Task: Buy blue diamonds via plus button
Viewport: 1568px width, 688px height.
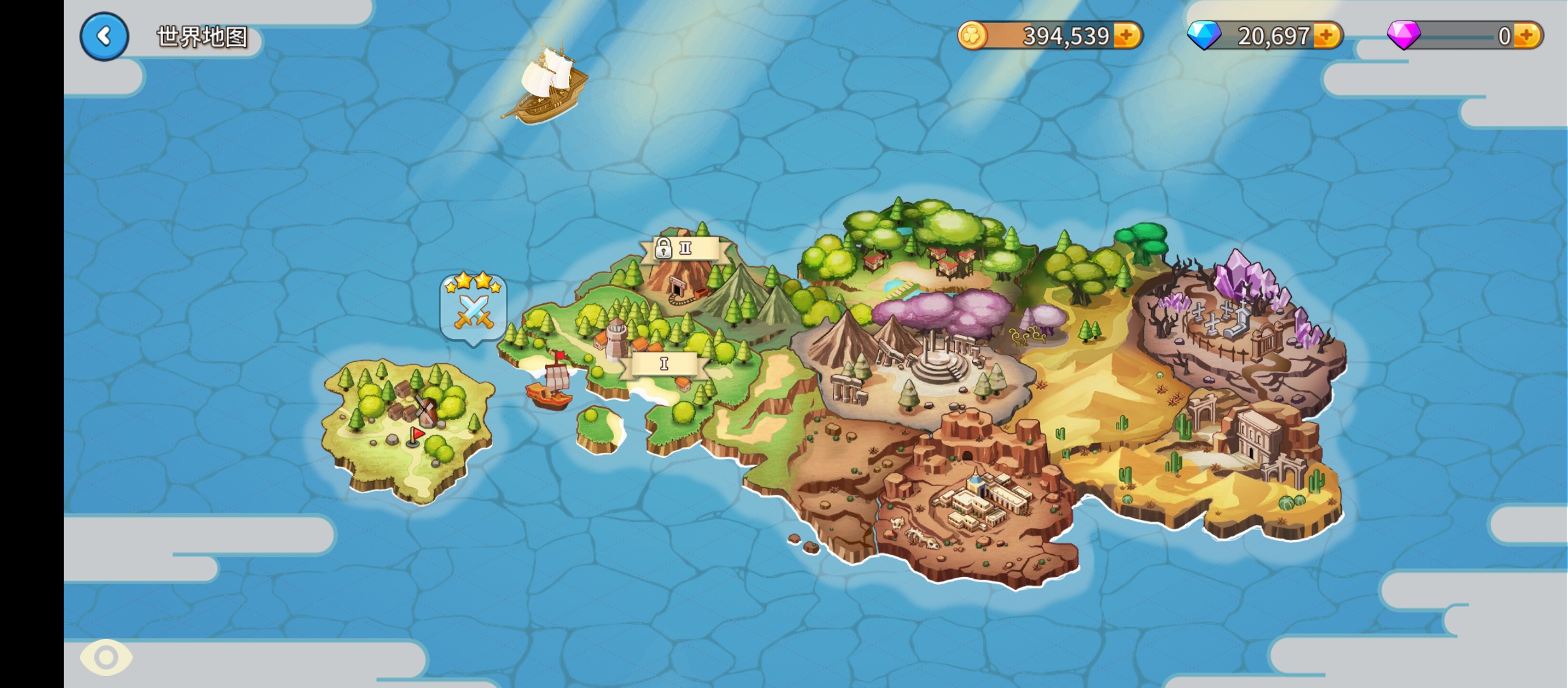Action: pyautogui.click(x=1327, y=36)
